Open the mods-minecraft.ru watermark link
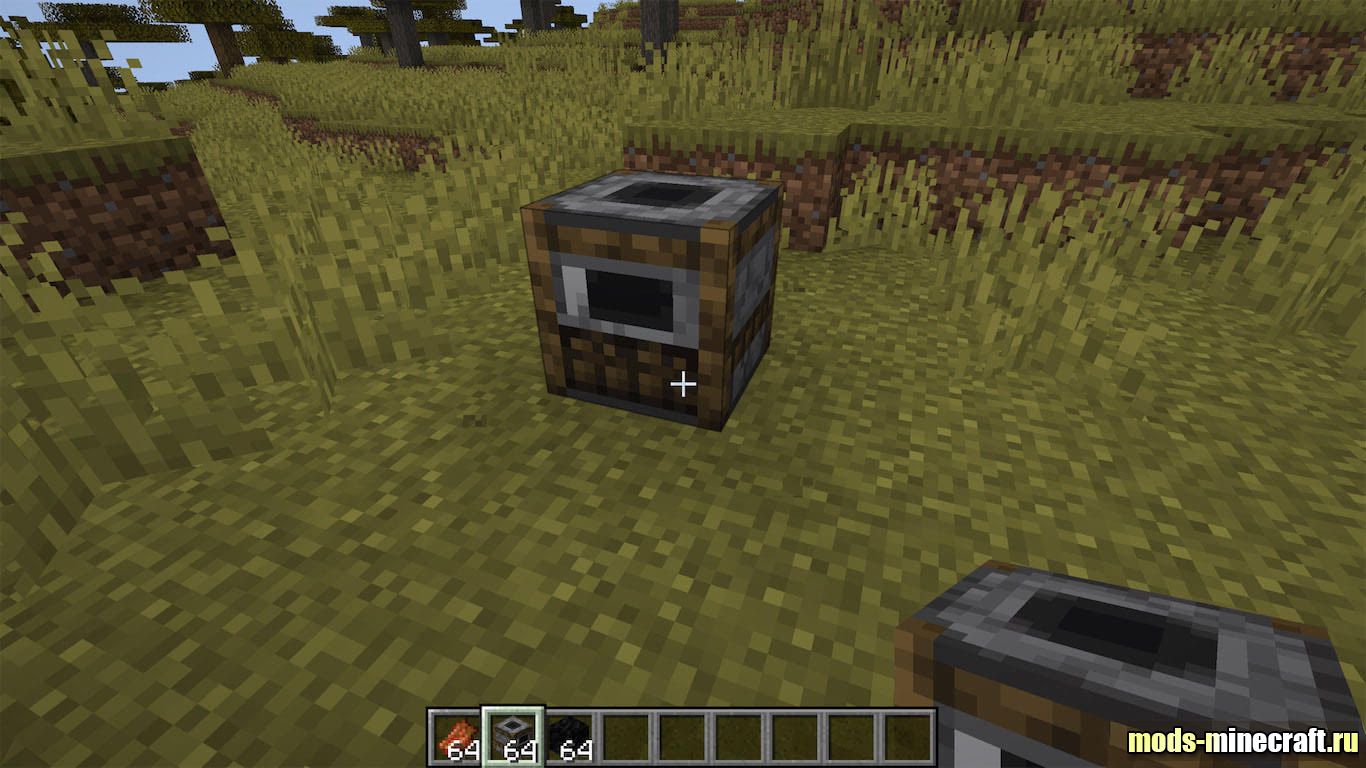 [1243, 741]
